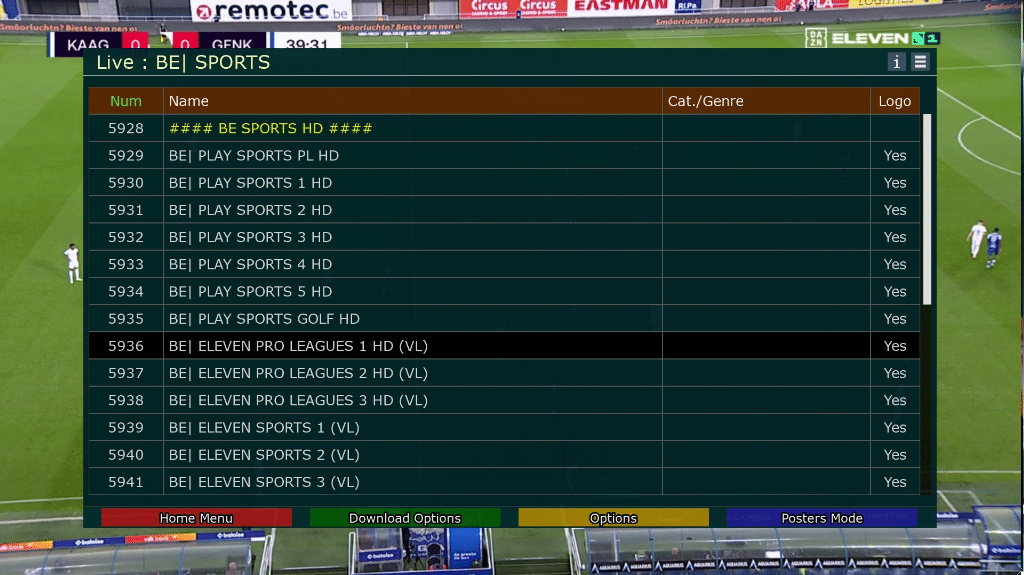1024x575 pixels.
Task: Switch to Posters Mode
Action: coord(822,518)
